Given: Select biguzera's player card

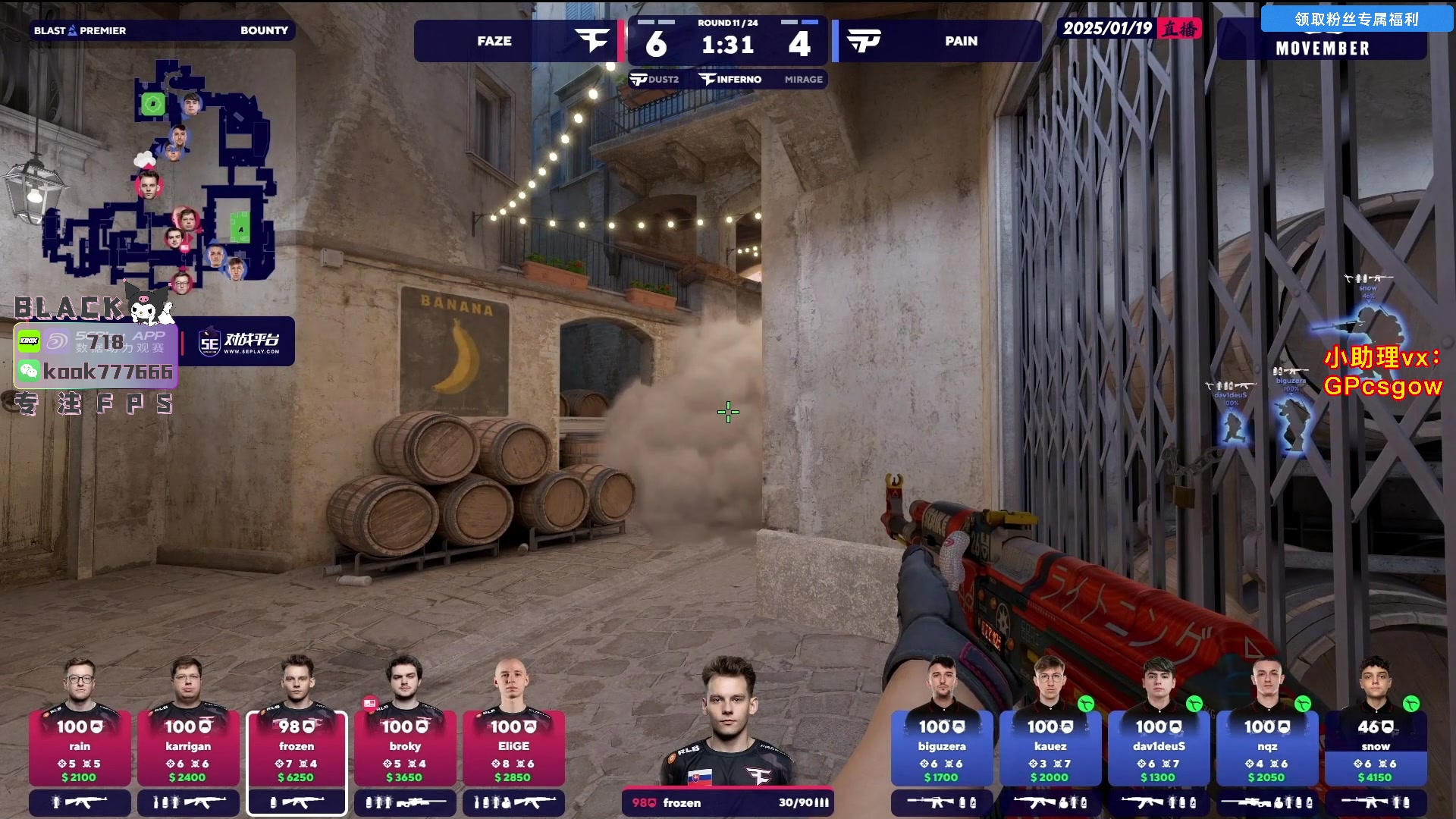Looking at the screenshot, I should pos(942,748).
